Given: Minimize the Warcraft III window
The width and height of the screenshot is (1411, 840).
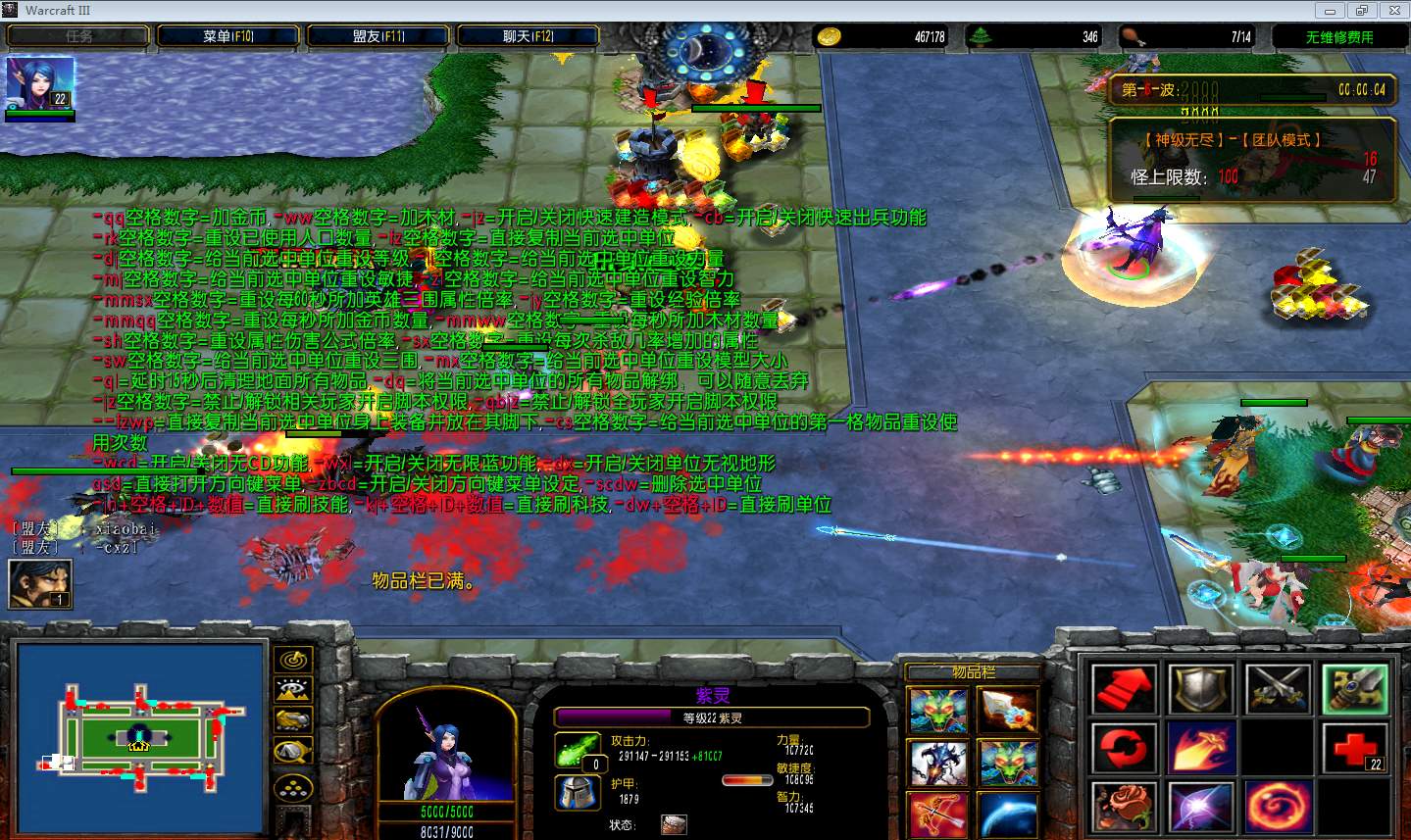Looking at the screenshot, I should click(1330, 11).
